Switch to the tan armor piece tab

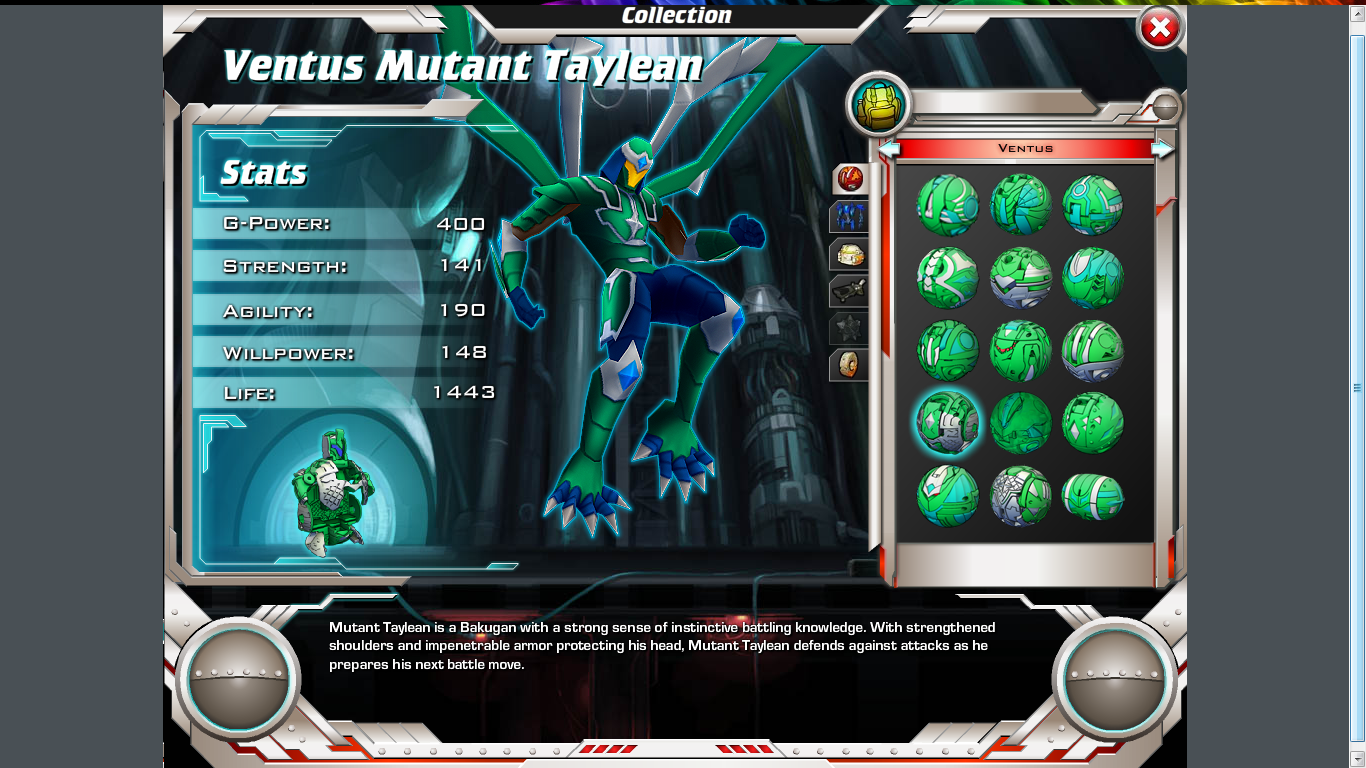(x=849, y=254)
